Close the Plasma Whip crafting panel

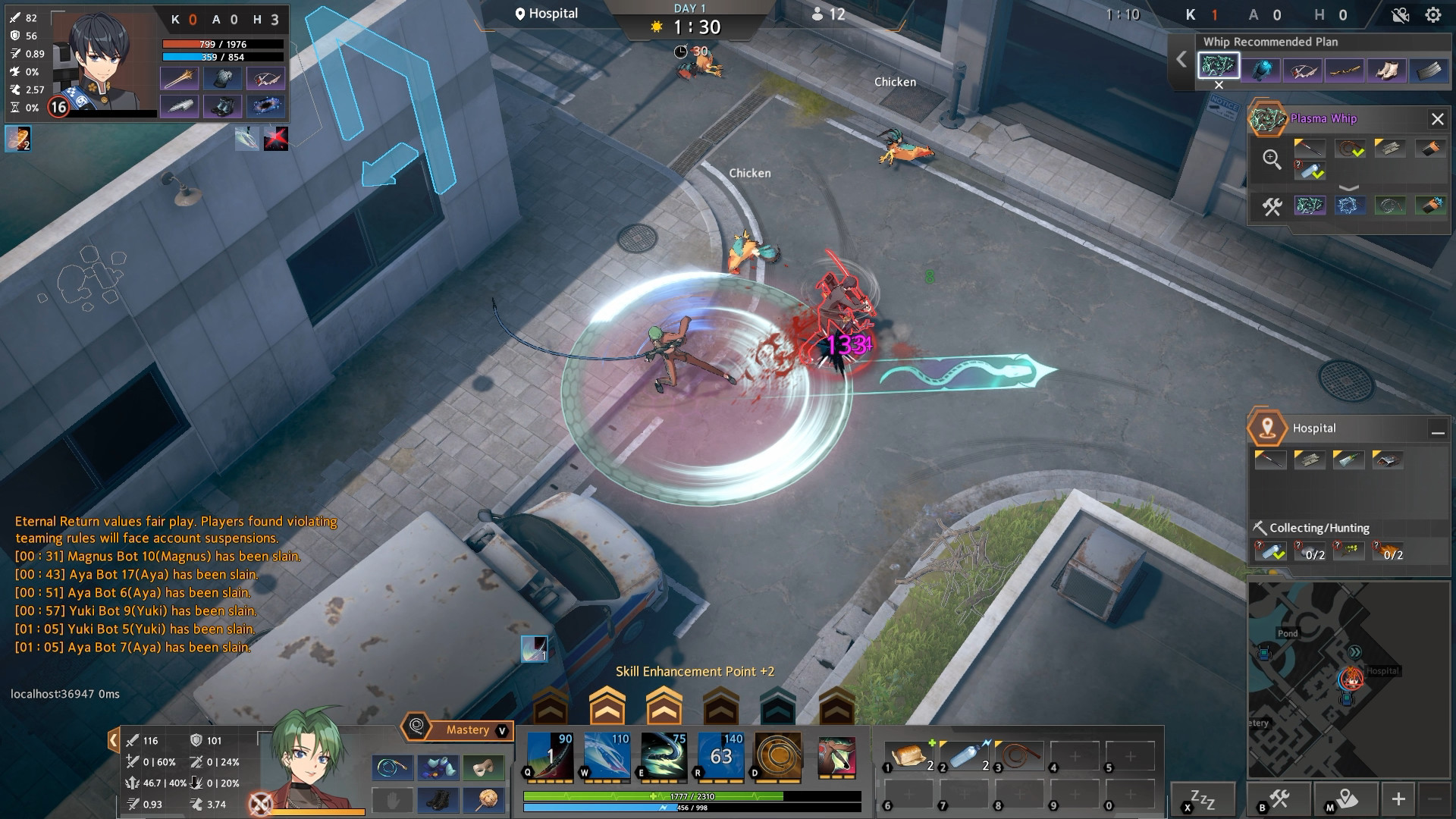(x=1437, y=119)
